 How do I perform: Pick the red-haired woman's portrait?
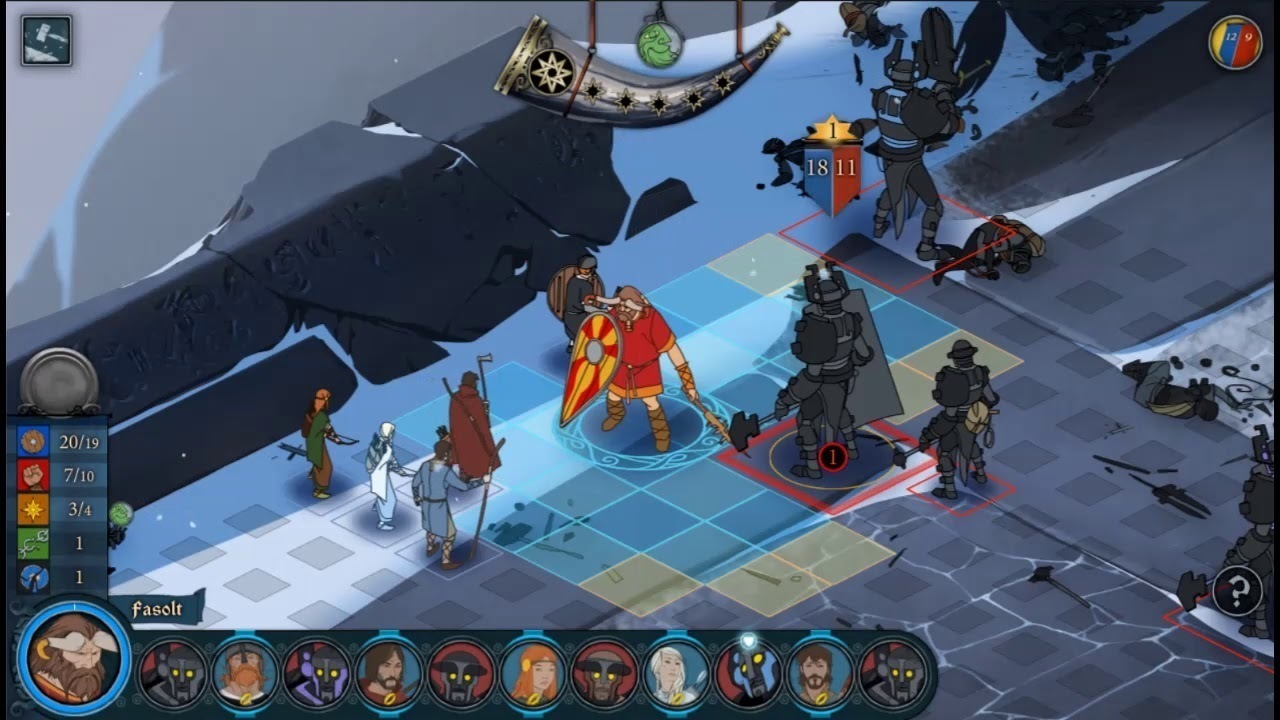(533, 673)
